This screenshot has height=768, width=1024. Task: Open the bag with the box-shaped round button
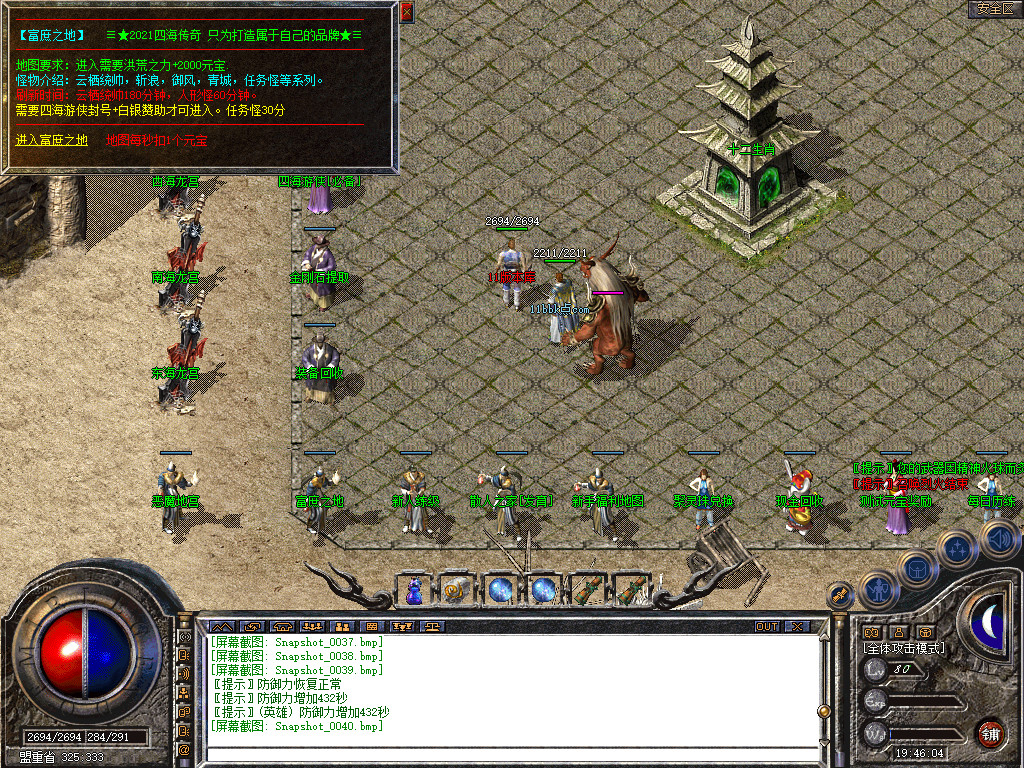point(916,568)
